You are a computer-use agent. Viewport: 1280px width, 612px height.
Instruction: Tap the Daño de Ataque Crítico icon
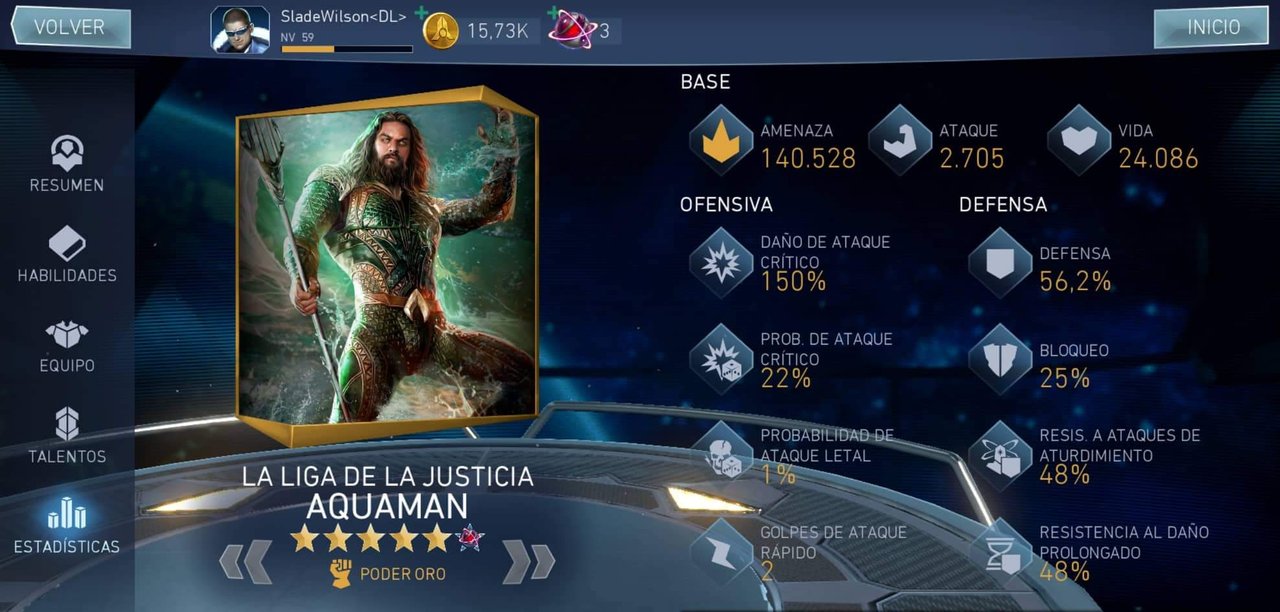point(721,262)
